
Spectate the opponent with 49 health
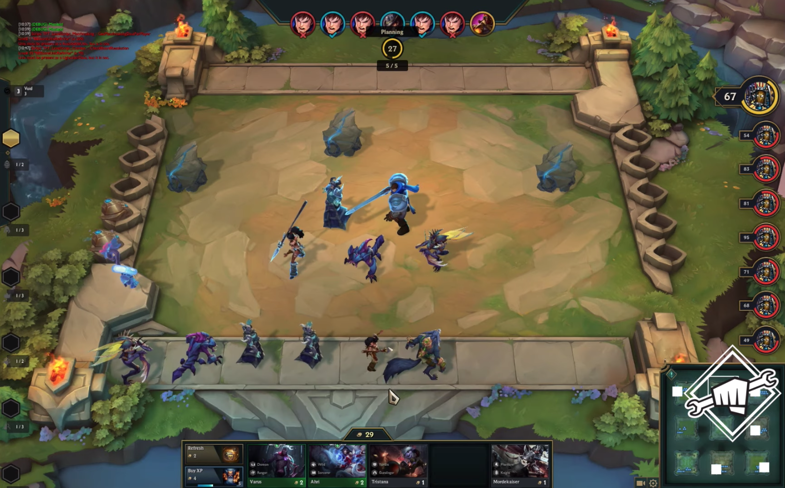pos(765,339)
